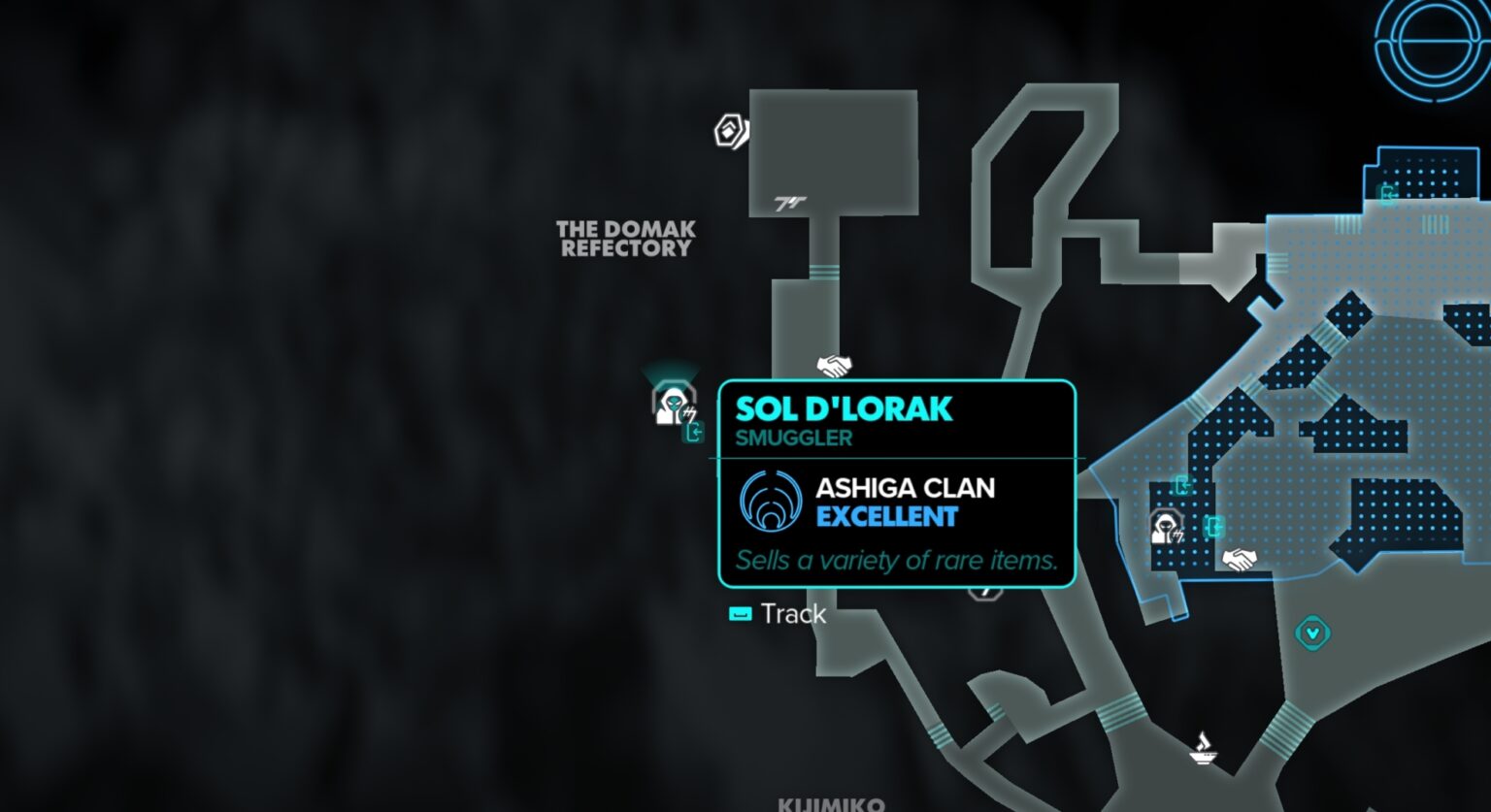Select the SOL D'LORAK tooltip title

coord(844,408)
